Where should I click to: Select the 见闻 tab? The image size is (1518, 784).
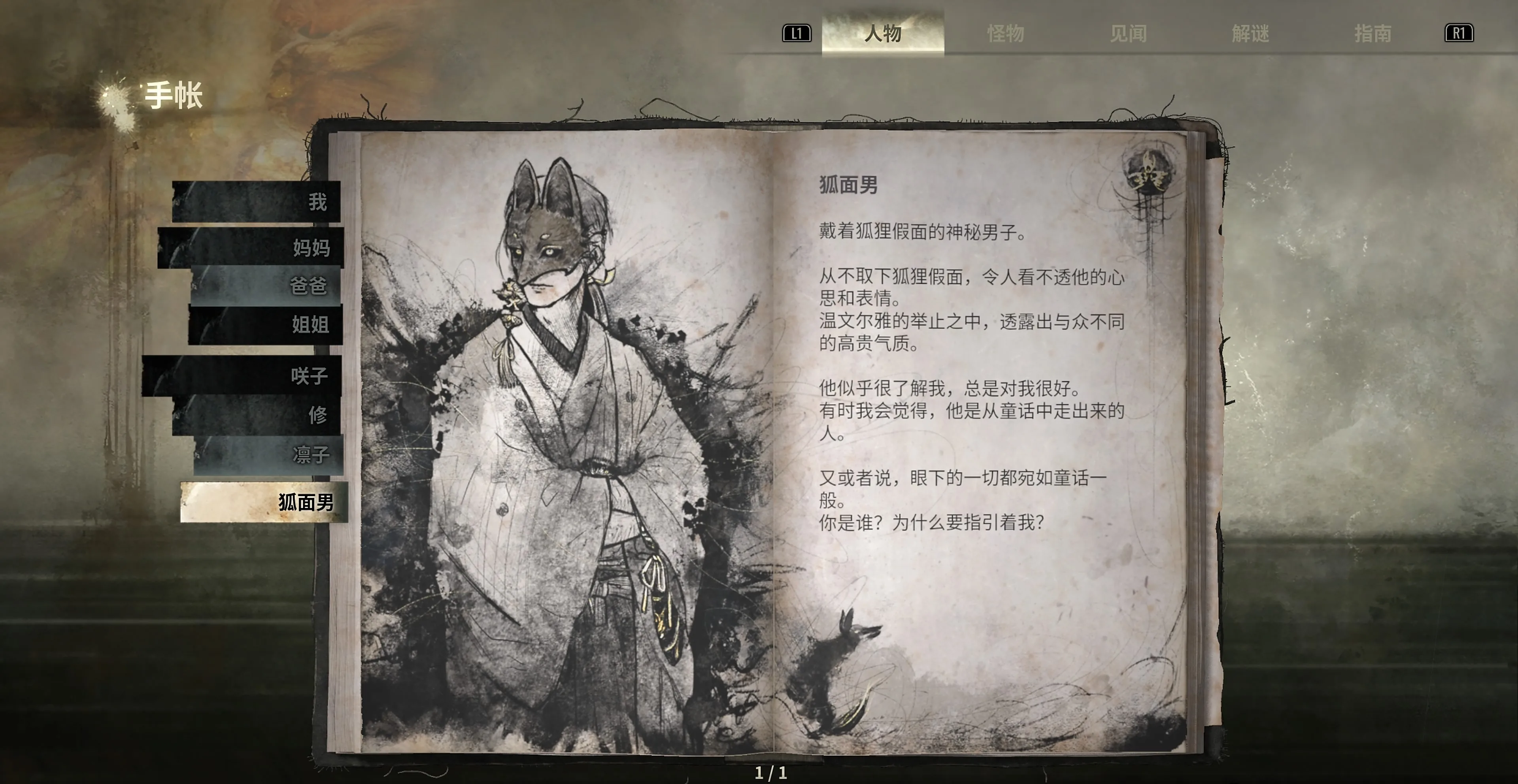[1128, 33]
